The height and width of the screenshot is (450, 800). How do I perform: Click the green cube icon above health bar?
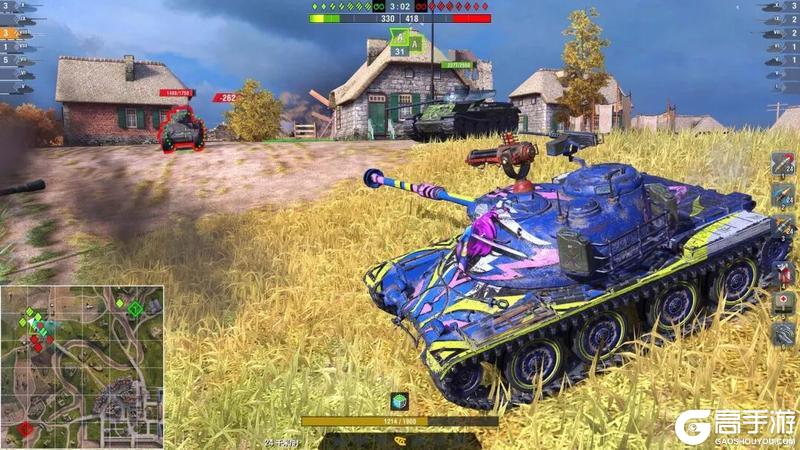tap(400, 400)
